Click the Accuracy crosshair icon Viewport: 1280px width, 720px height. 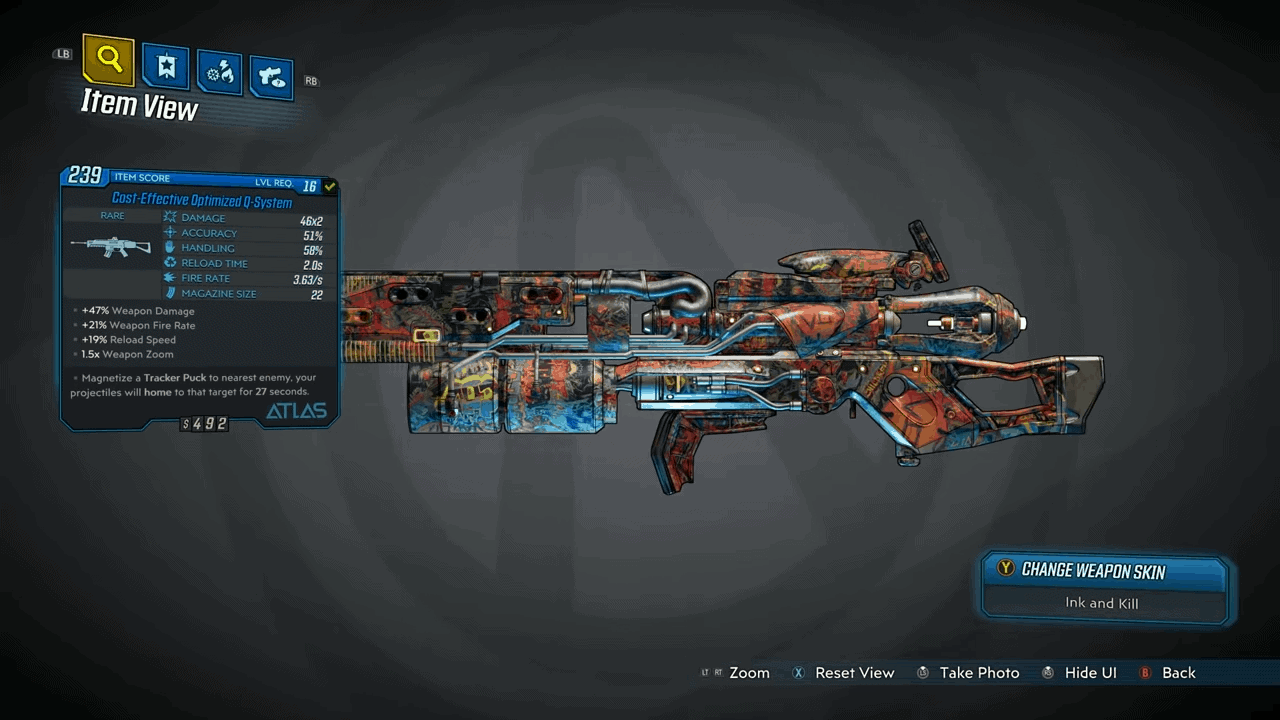[x=170, y=232]
